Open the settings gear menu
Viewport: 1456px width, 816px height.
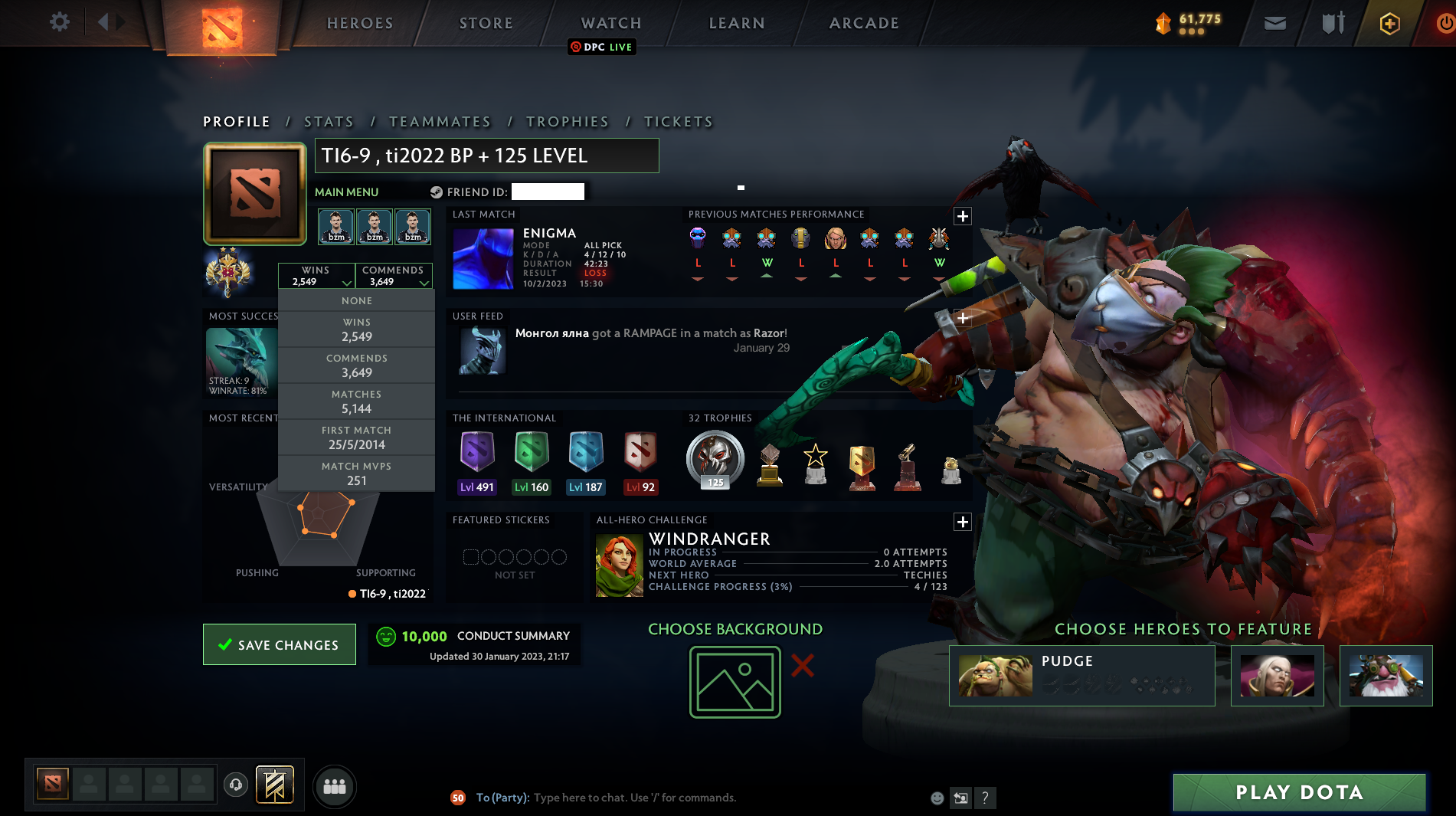(x=58, y=21)
